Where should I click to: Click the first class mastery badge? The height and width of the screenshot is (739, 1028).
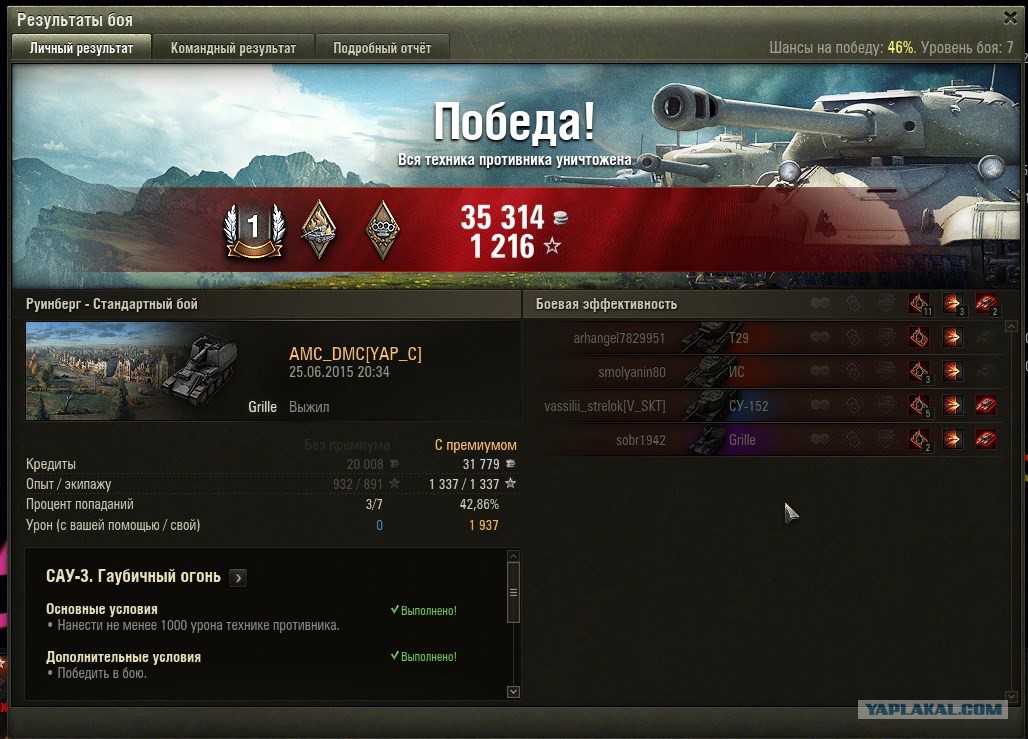click(253, 229)
